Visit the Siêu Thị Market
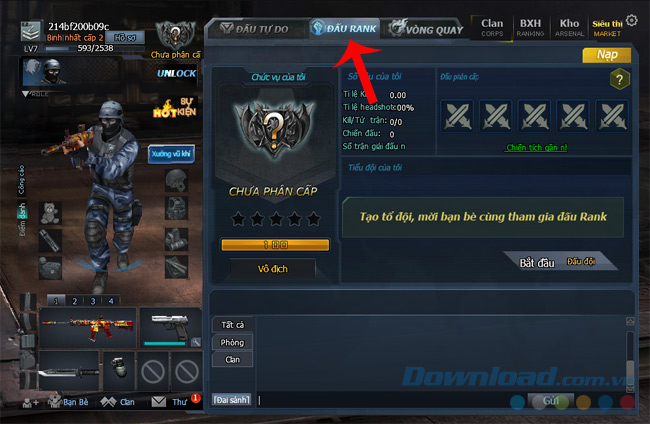Image resolution: width=650 pixels, height=424 pixels. pyautogui.click(x=606, y=26)
